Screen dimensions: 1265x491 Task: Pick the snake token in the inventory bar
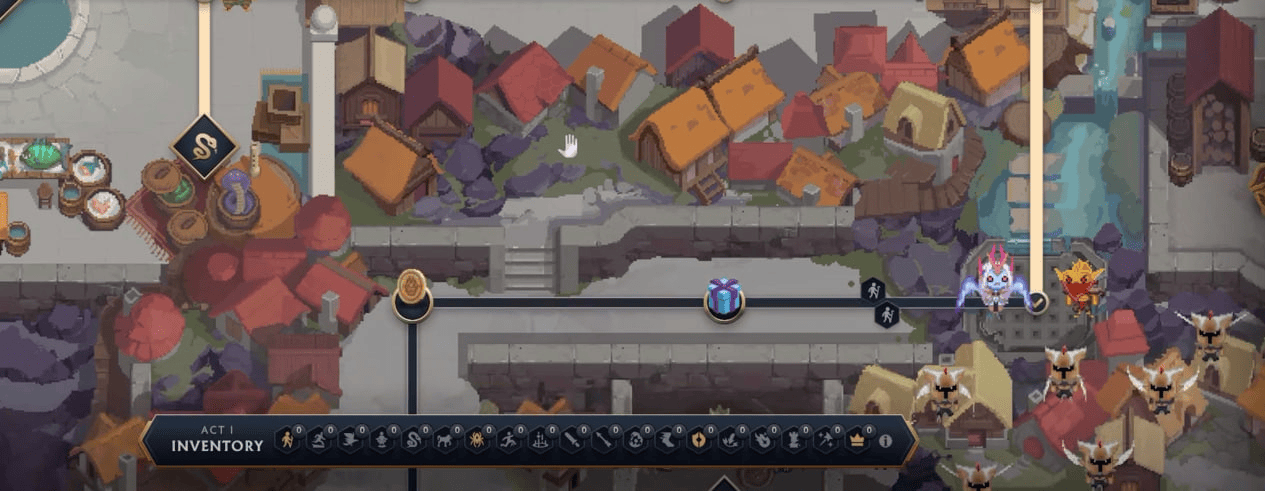point(413,441)
